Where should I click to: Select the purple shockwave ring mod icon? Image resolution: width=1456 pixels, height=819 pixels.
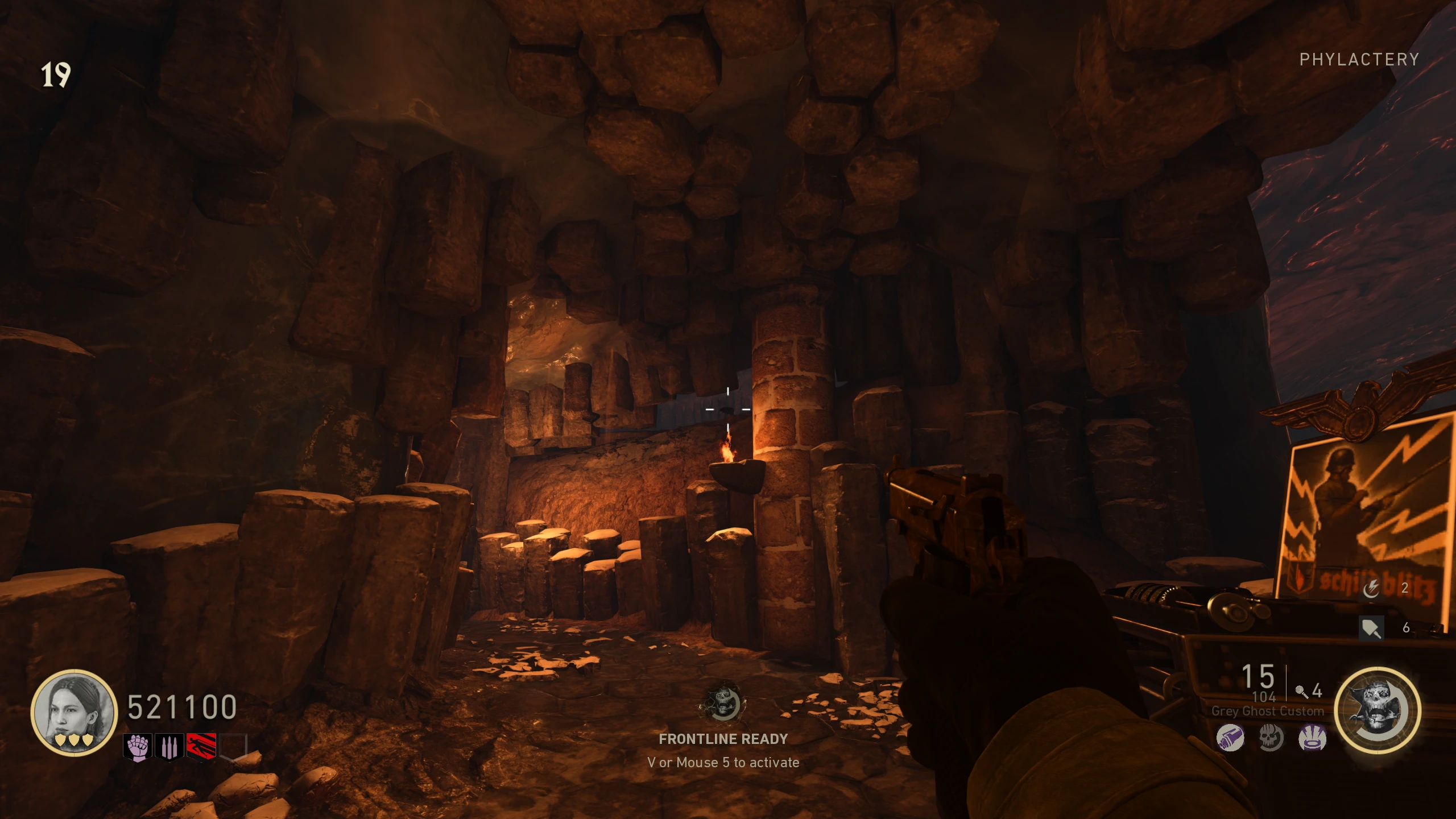point(1312,739)
